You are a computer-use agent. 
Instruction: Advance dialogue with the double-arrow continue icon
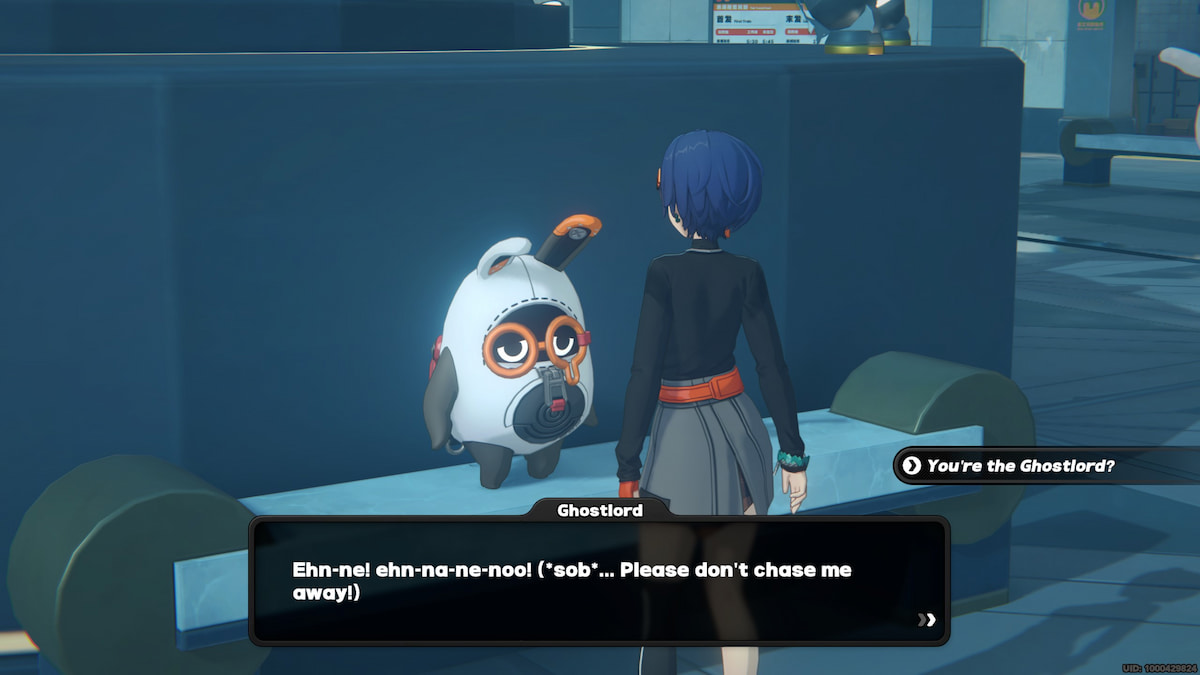pyautogui.click(x=927, y=620)
